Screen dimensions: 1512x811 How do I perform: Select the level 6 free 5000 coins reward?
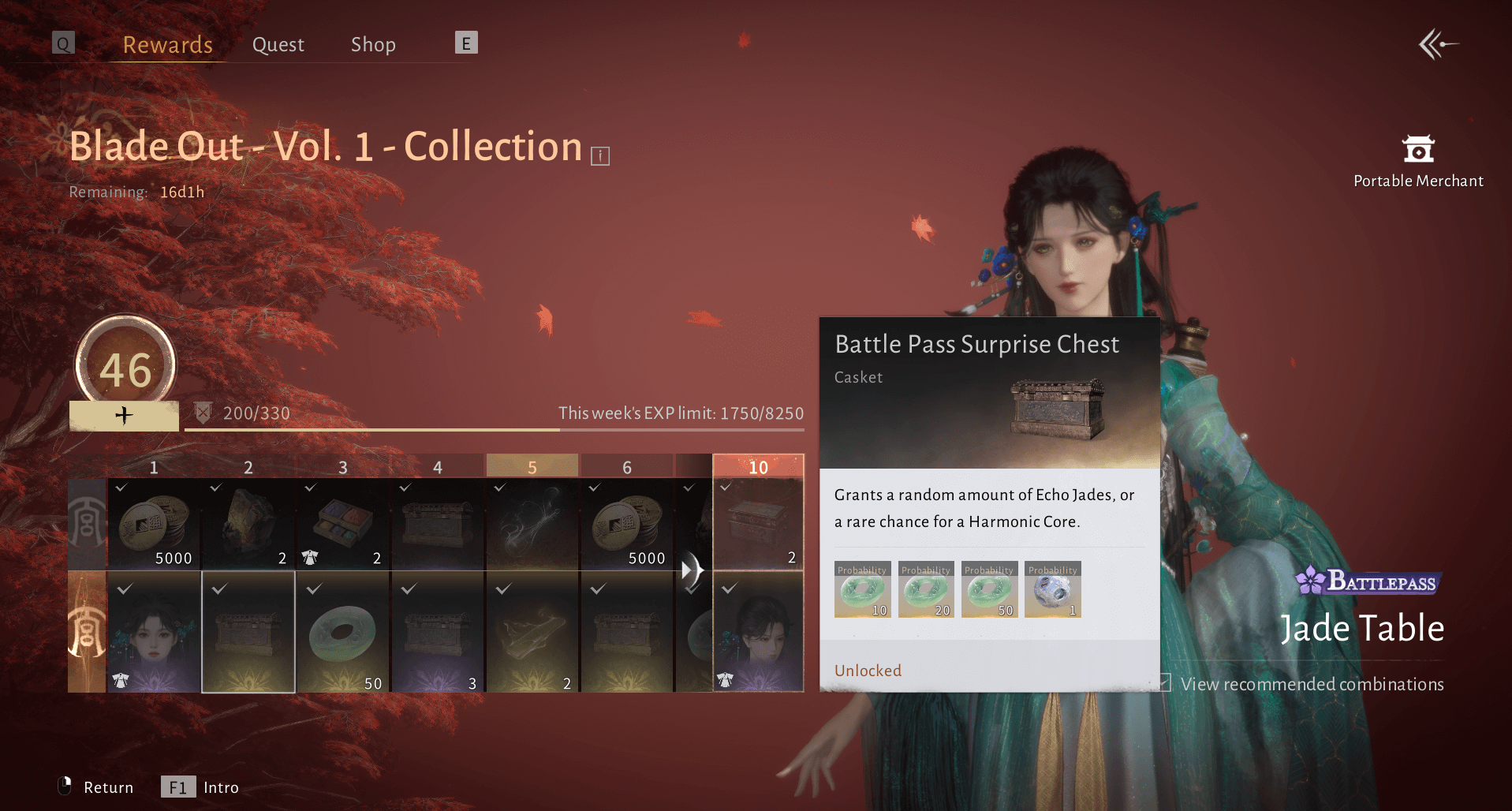coord(627,524)
